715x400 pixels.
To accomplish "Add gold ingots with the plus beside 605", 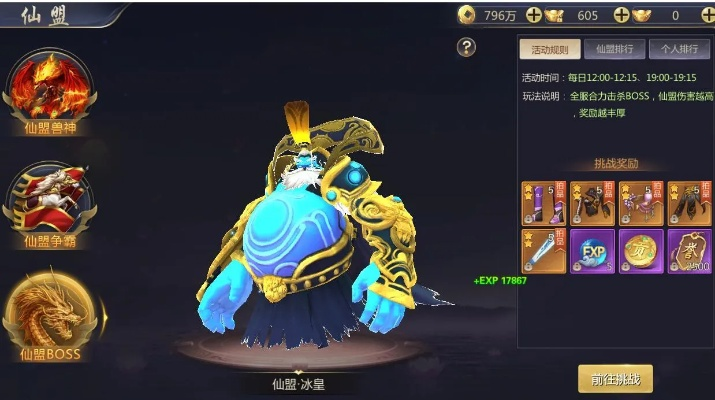I will (x=621, y=15).
